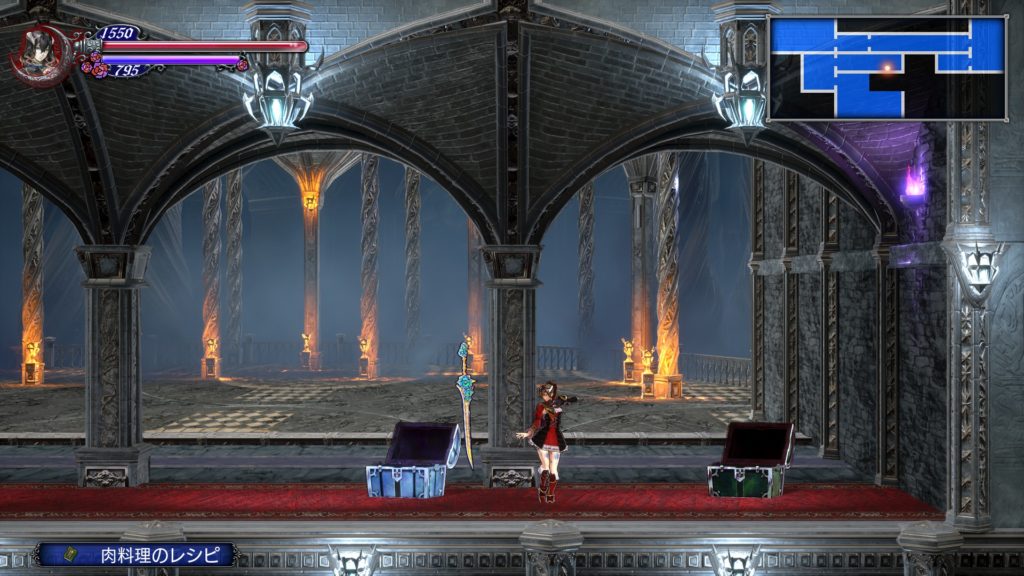Click the 肉料理のレシピ item notification
1024x576 pixels.
coord(136,554)
